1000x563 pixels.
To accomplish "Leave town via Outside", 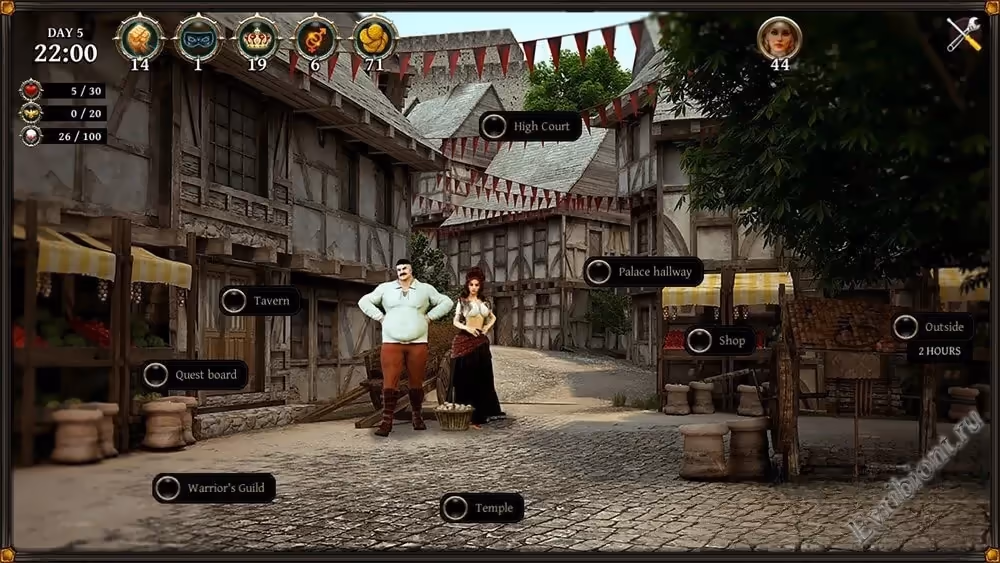I will tap(932, 327).
